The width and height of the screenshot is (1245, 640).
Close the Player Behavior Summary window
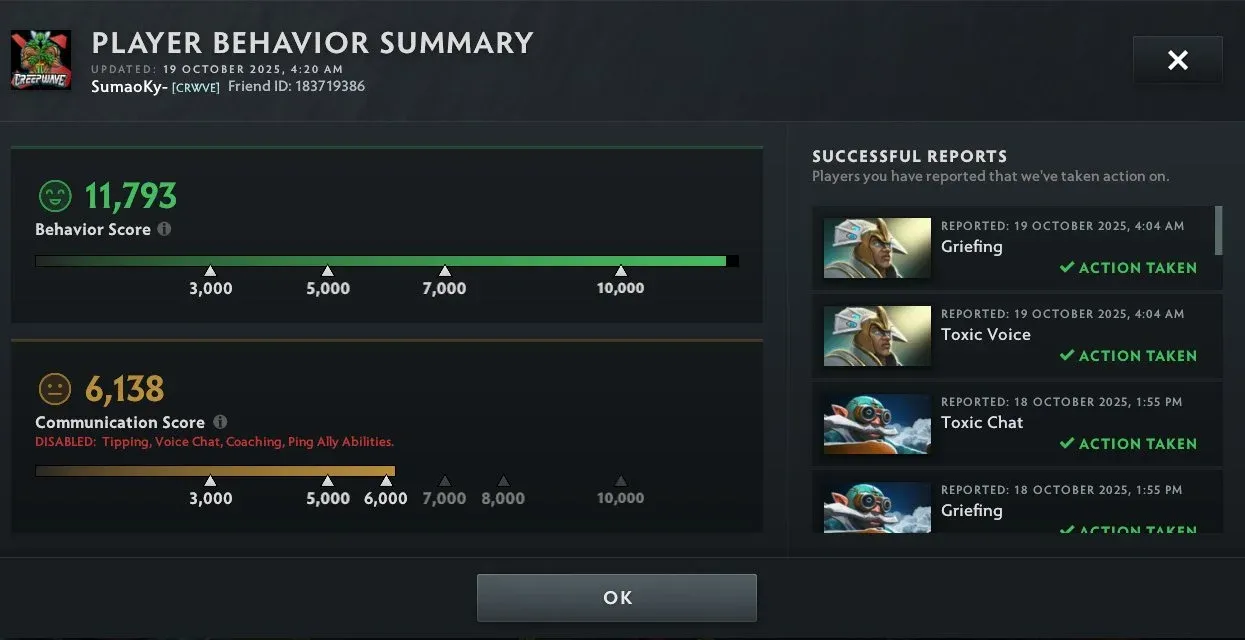1177,60
